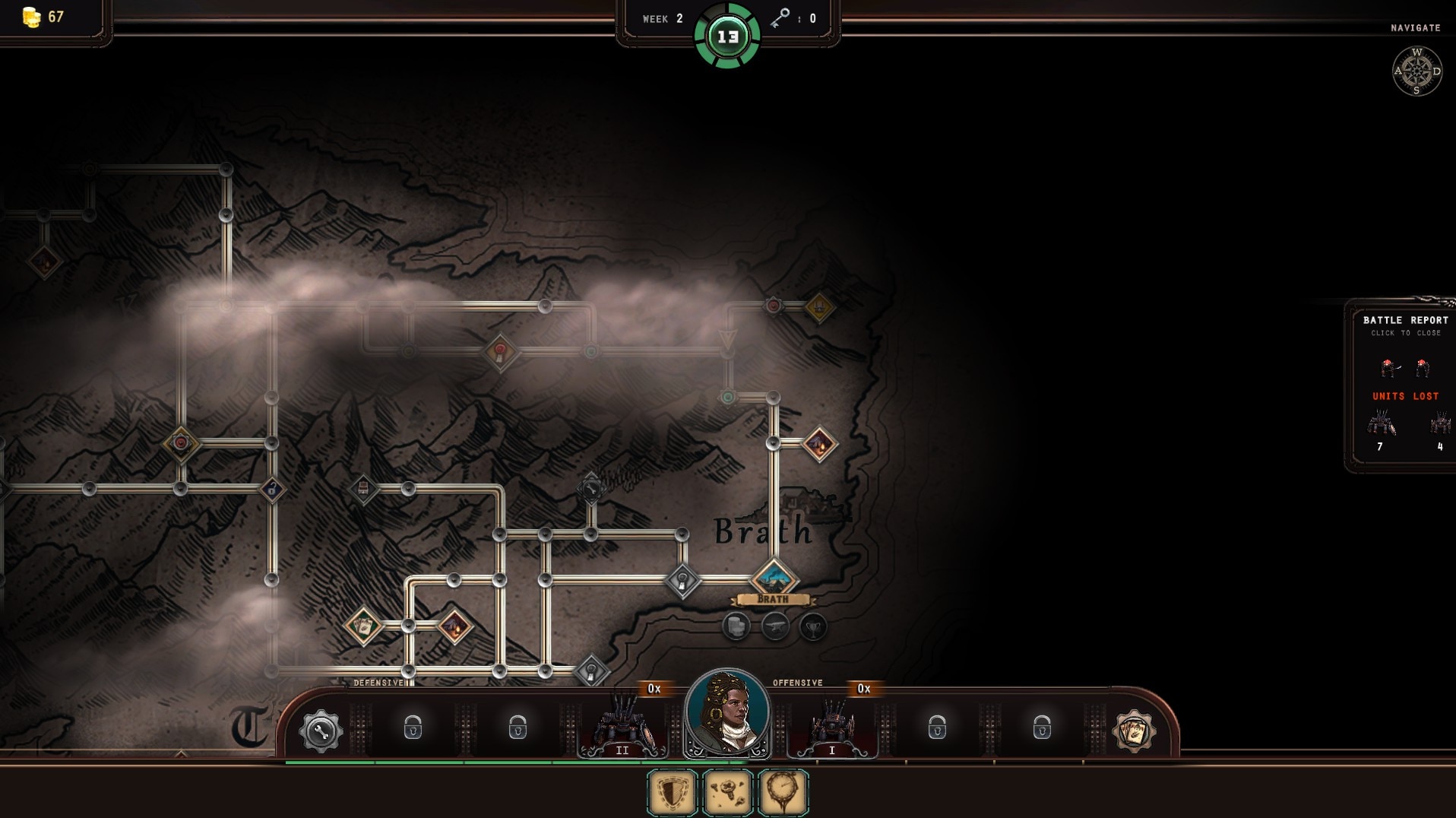Select the playing cards map node

click(363, 626)
